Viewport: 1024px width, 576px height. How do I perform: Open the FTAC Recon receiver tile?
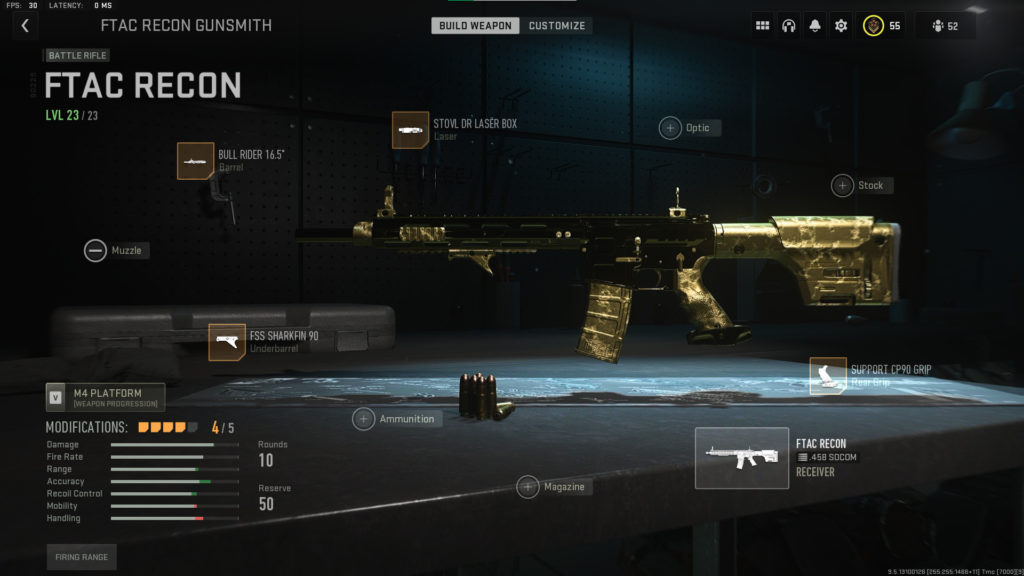point(742,458)
